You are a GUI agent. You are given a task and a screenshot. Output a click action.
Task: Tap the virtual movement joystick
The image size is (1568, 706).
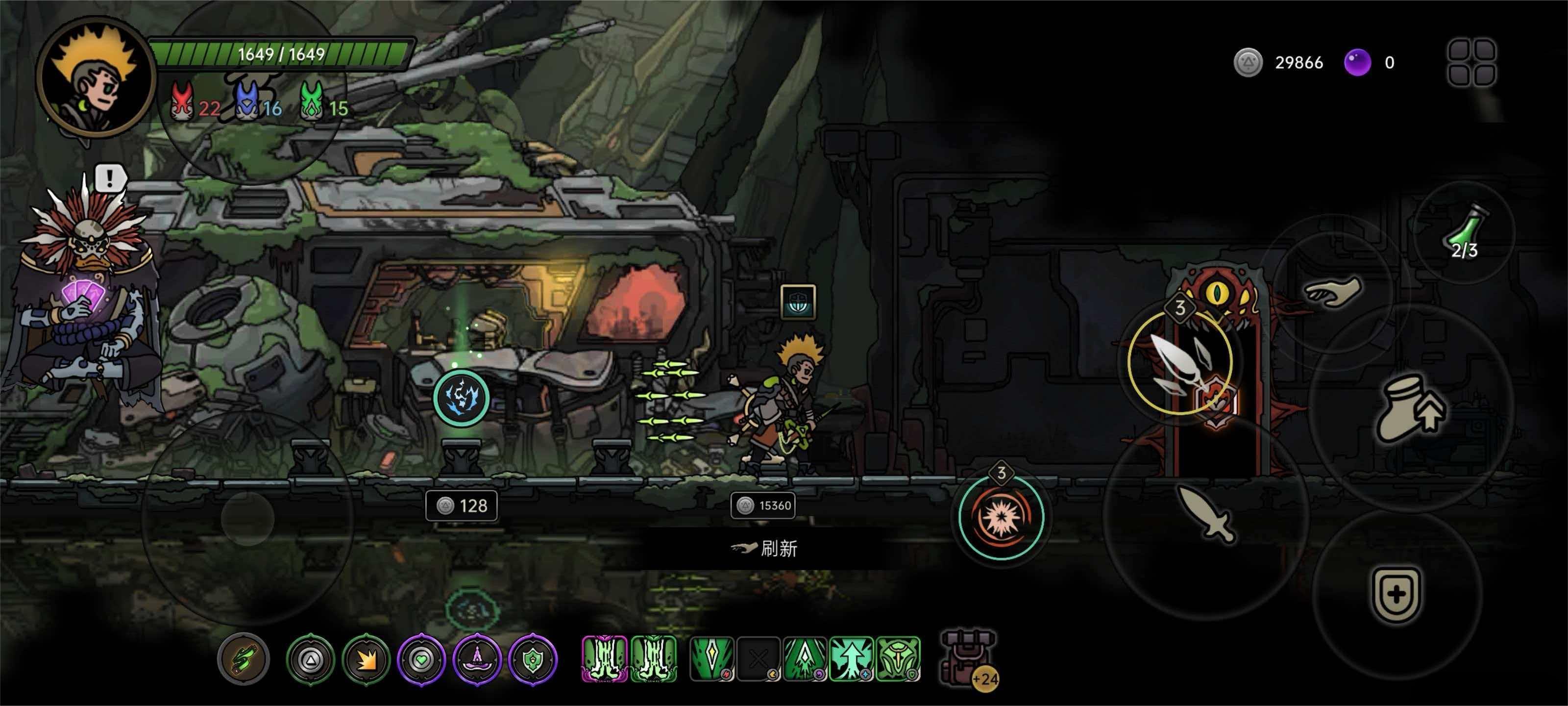coord(248,518)
